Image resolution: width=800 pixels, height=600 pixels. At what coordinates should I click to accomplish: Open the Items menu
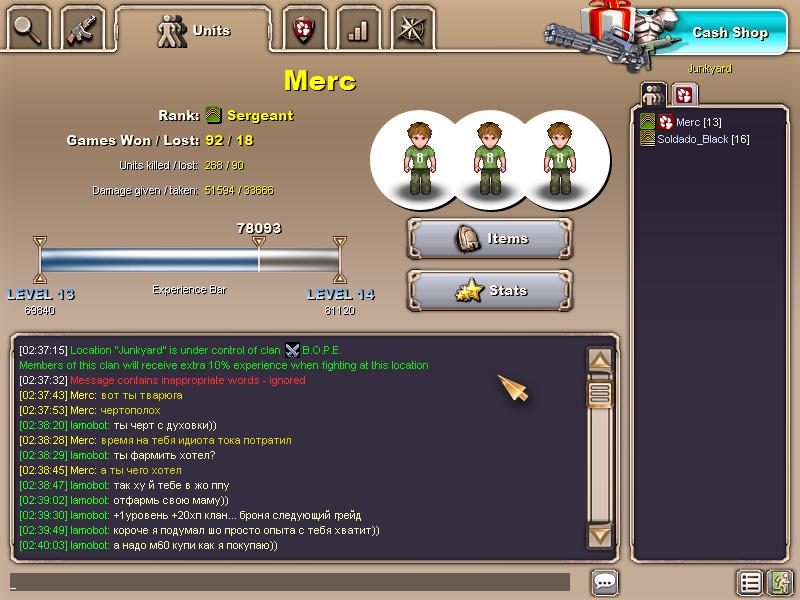tap(490, 239)
